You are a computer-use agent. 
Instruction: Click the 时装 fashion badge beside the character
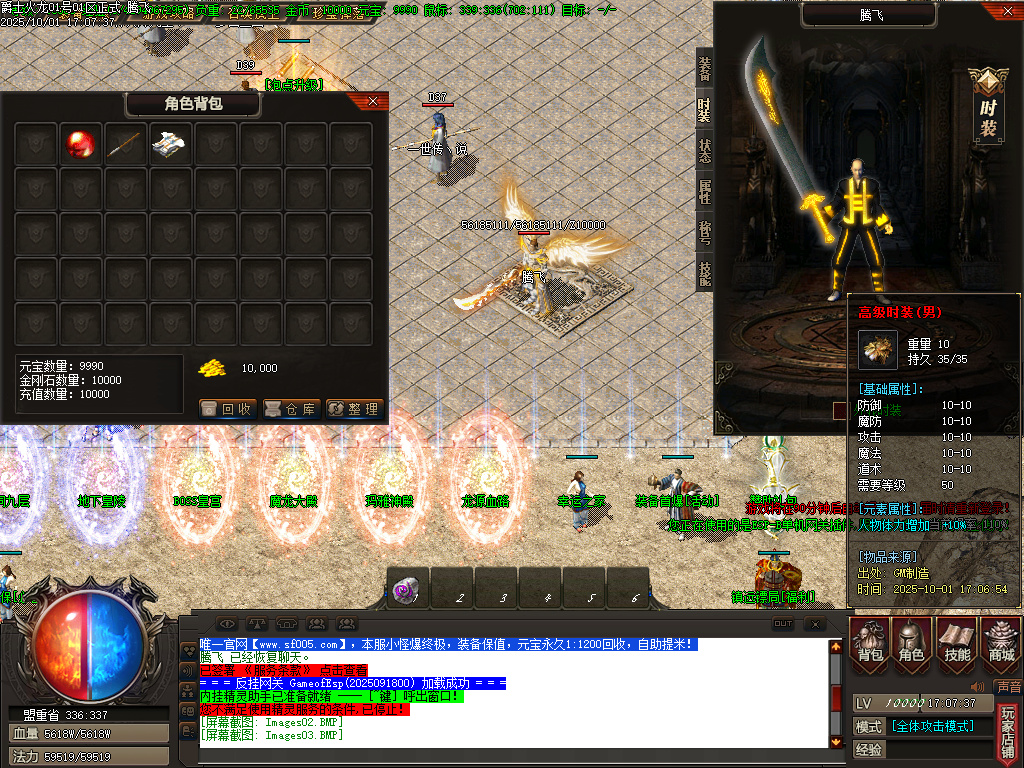pyautogui.click(x=988, y=106)
